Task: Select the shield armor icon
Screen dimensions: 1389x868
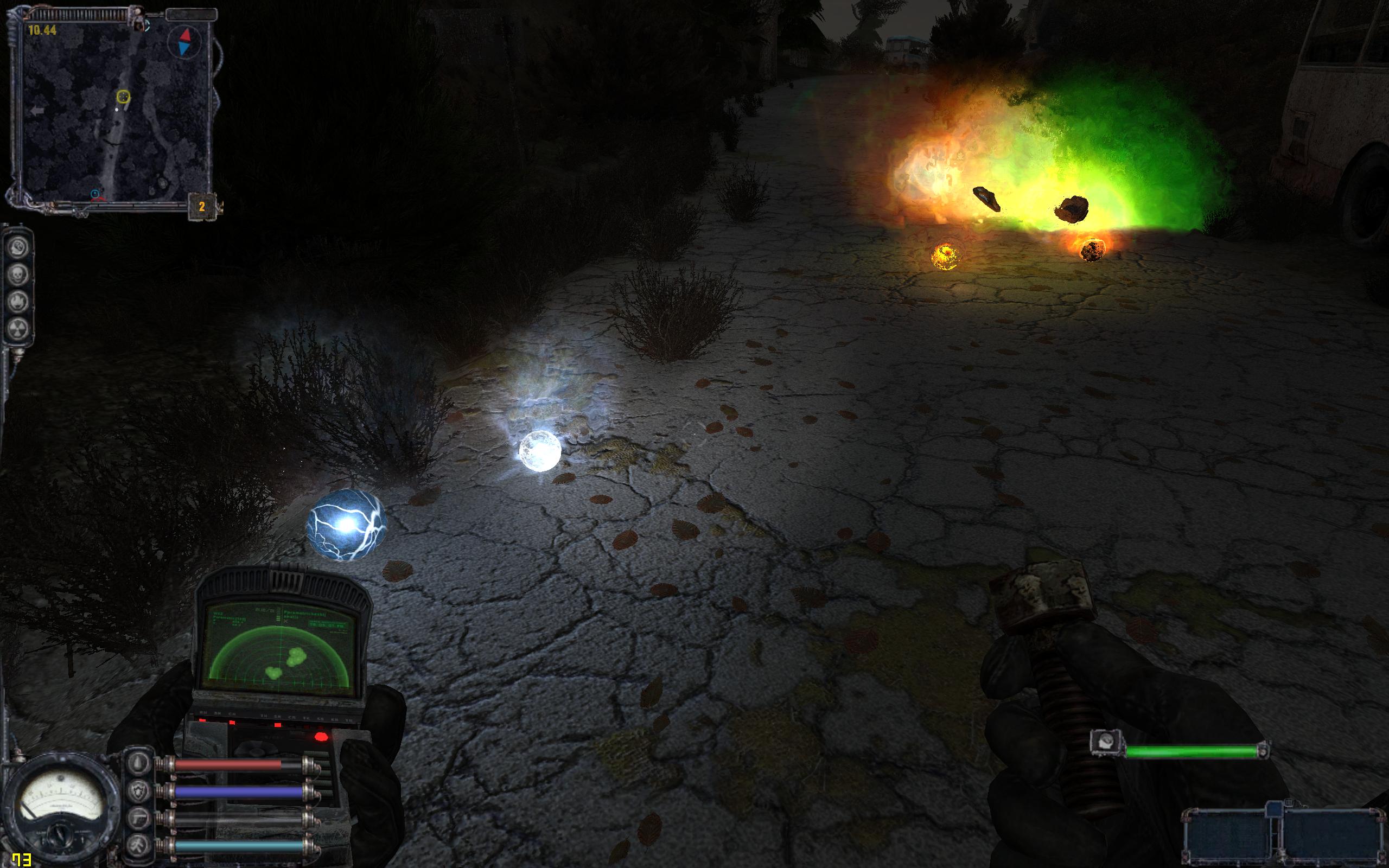Action: (140, 790)
